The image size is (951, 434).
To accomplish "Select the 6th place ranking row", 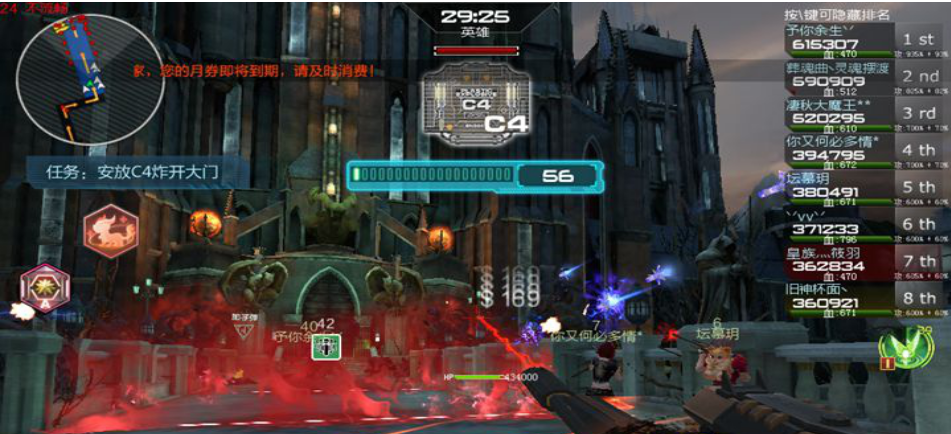I will (x=866, y=225).
